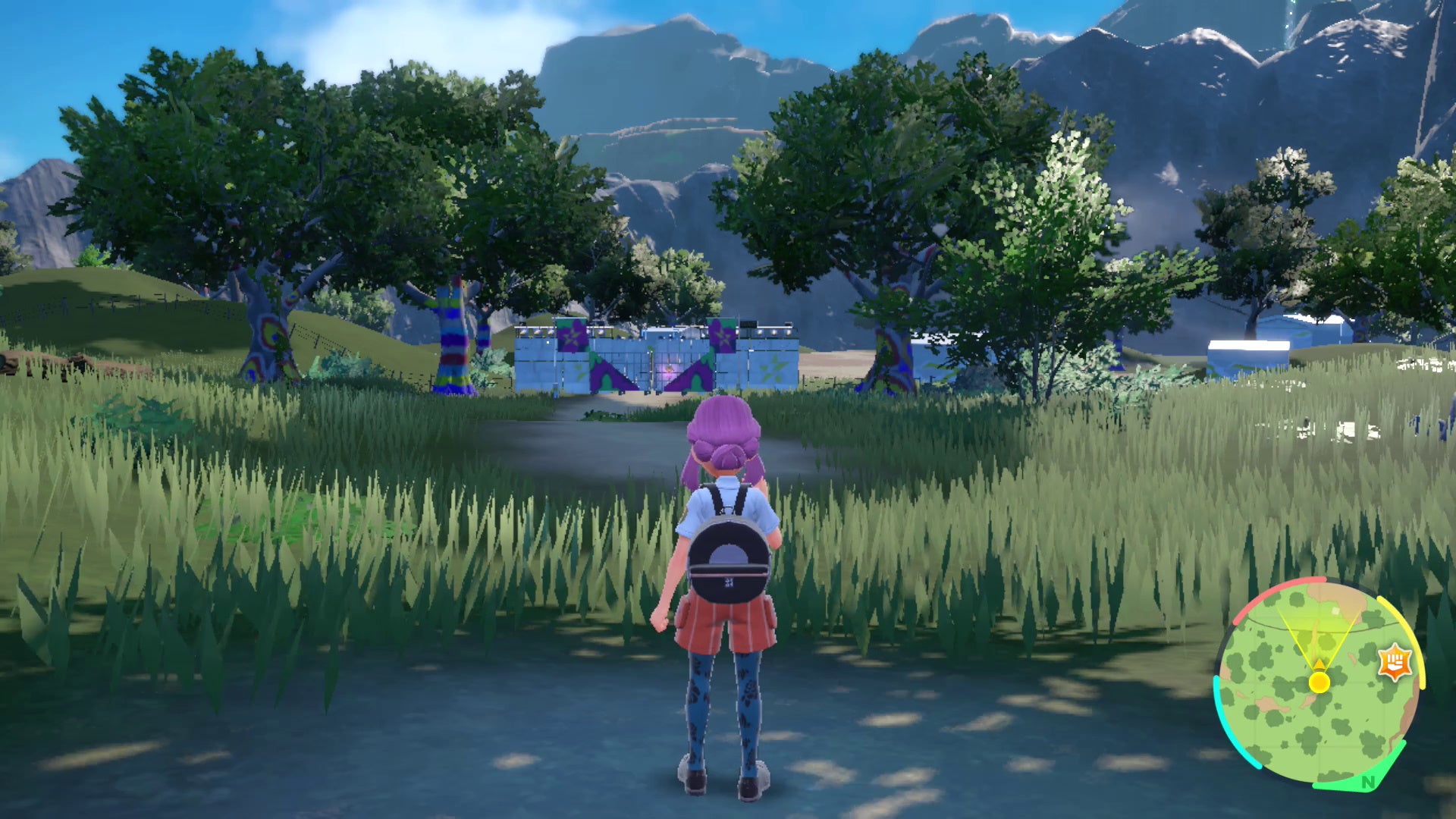Select the Team Star fist badge icon on minimap
Viewport: 1456px width, 819px height.
coord(1395,661)
